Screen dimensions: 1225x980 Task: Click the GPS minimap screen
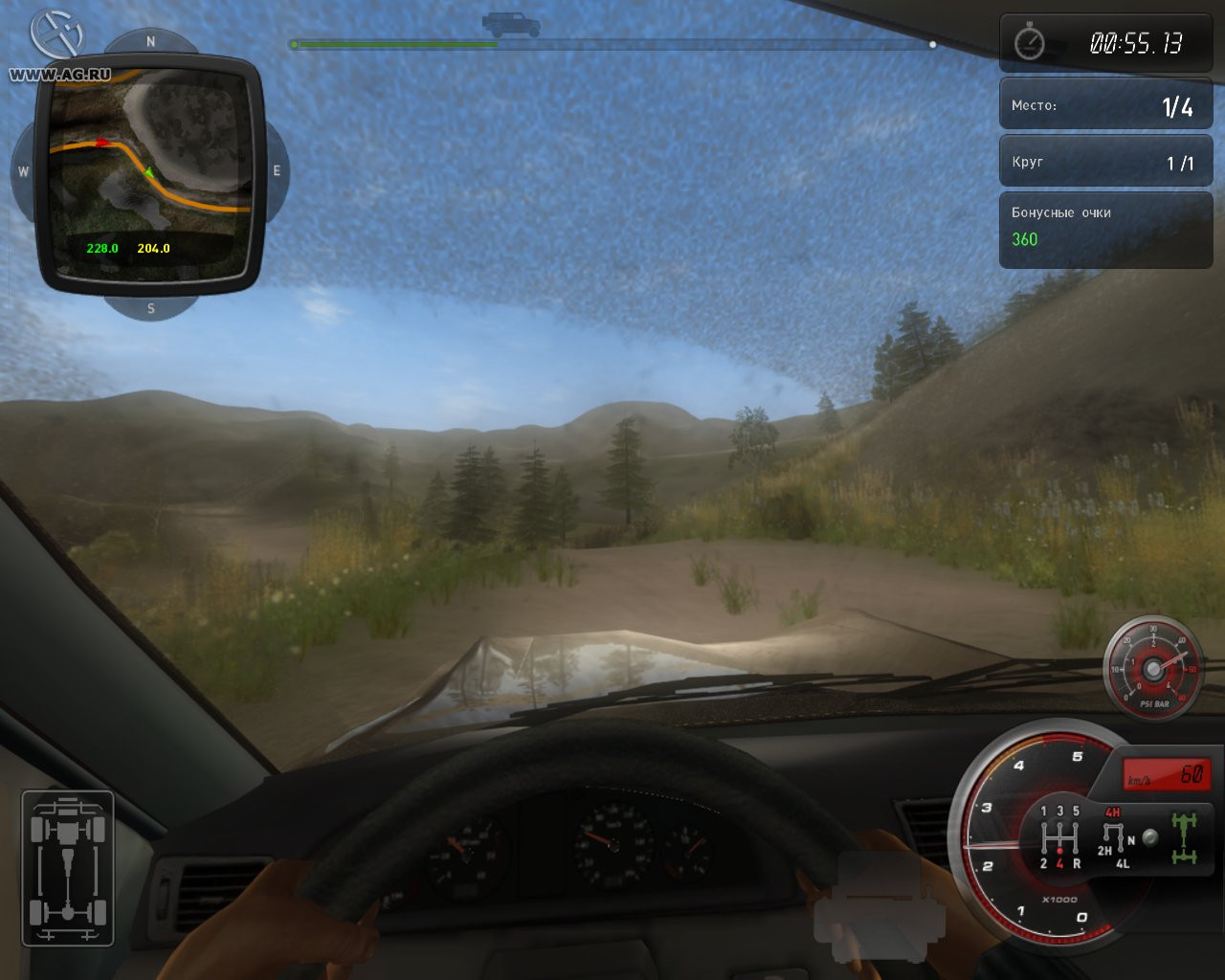pyautogui.click(x=149, y=172)
